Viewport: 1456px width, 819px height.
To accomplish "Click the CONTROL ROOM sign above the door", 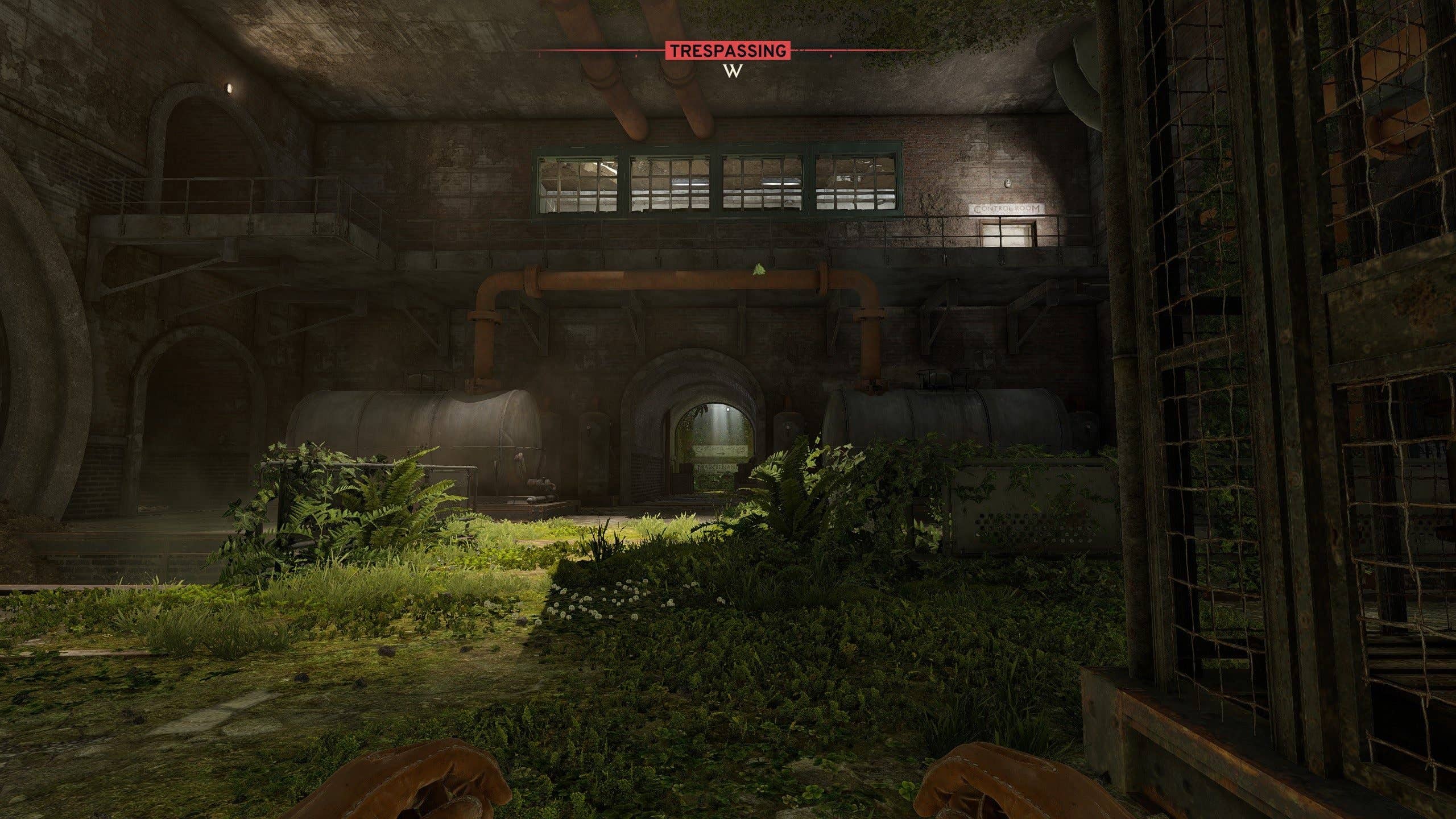I will pos(1007,209).
